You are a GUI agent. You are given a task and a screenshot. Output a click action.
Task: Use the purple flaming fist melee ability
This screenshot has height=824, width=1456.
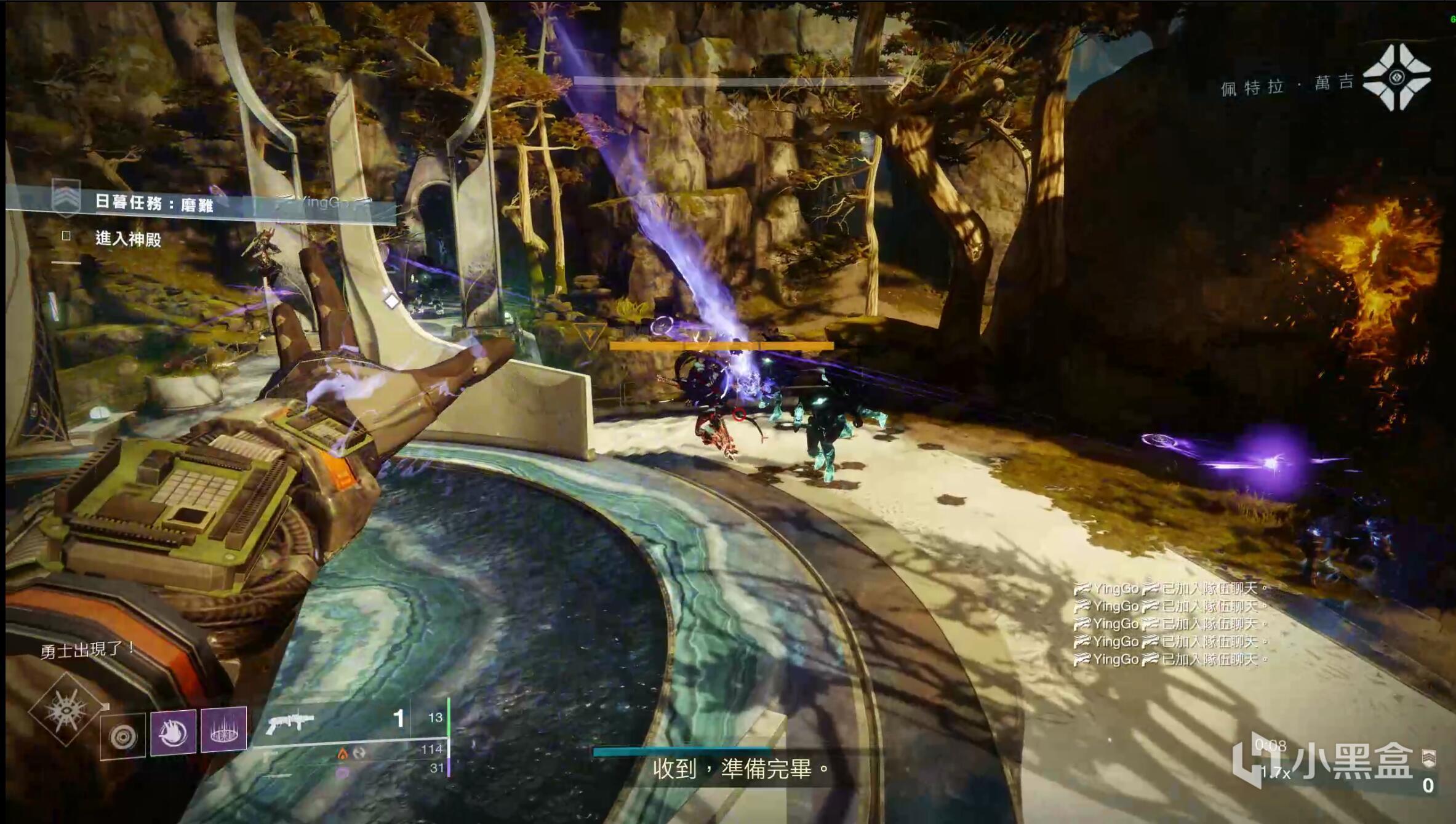pos(173,732)
